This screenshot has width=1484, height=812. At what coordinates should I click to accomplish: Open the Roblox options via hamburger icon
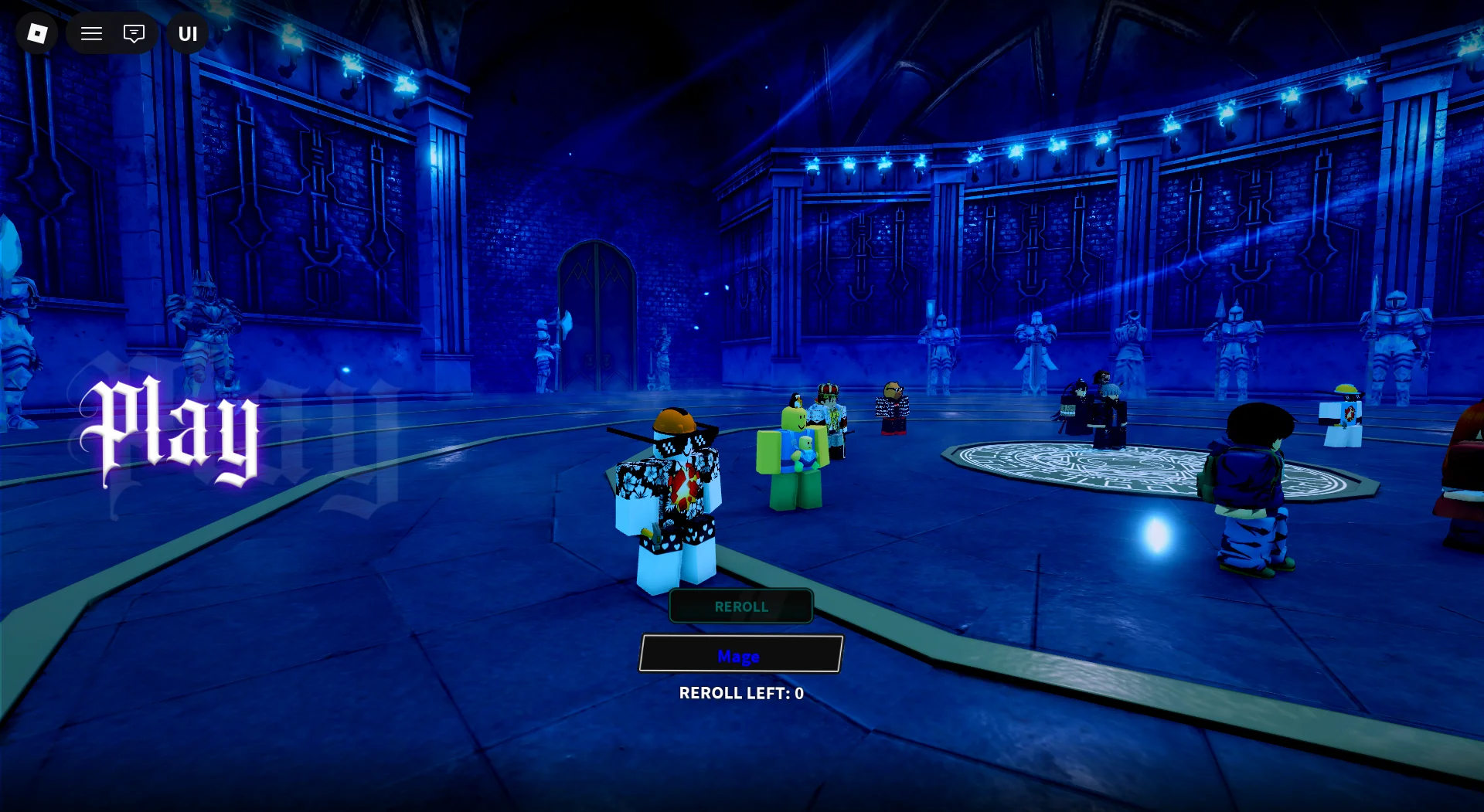click(90, 33)
